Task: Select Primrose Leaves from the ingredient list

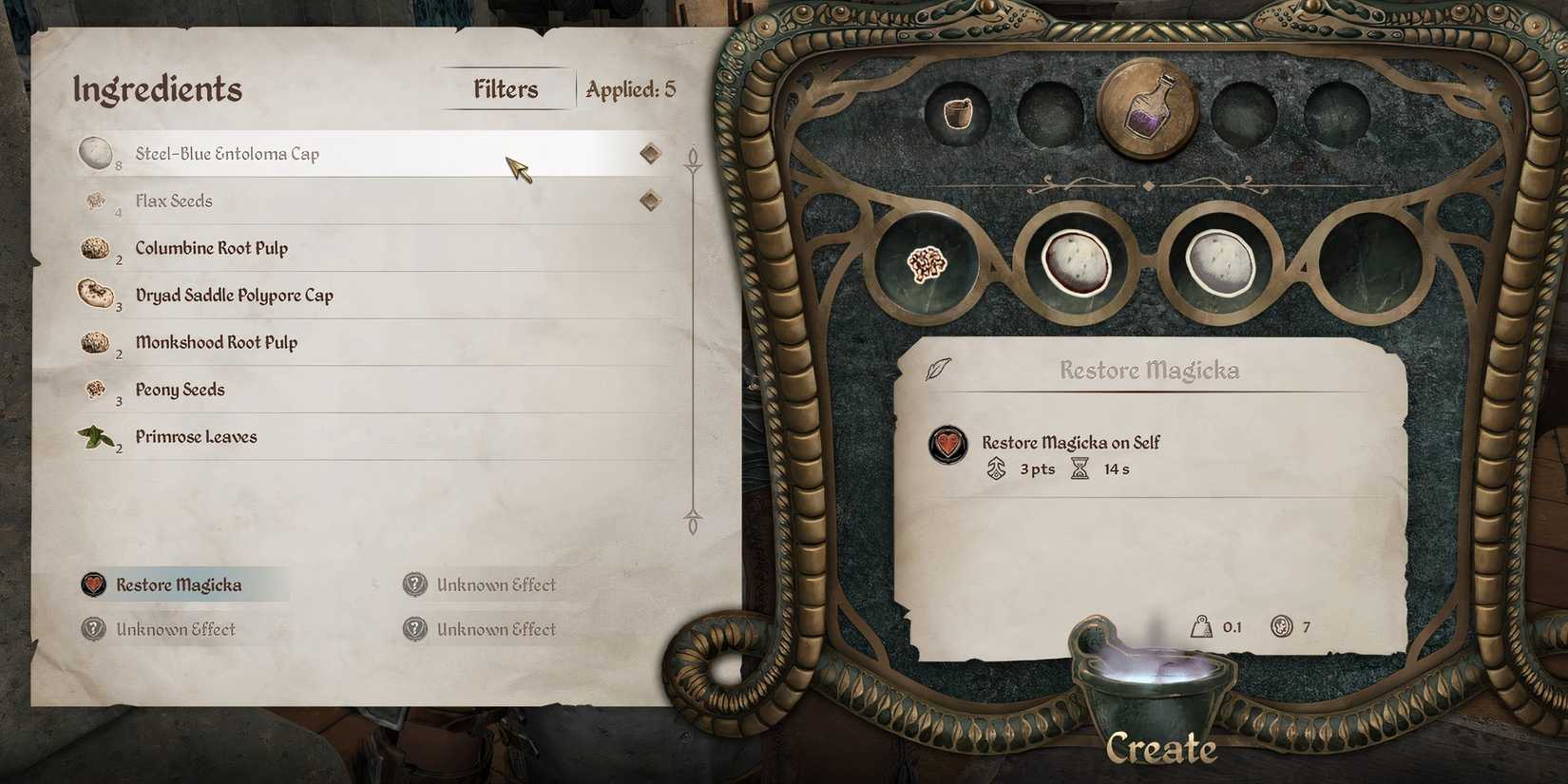Action: [195, 436]
